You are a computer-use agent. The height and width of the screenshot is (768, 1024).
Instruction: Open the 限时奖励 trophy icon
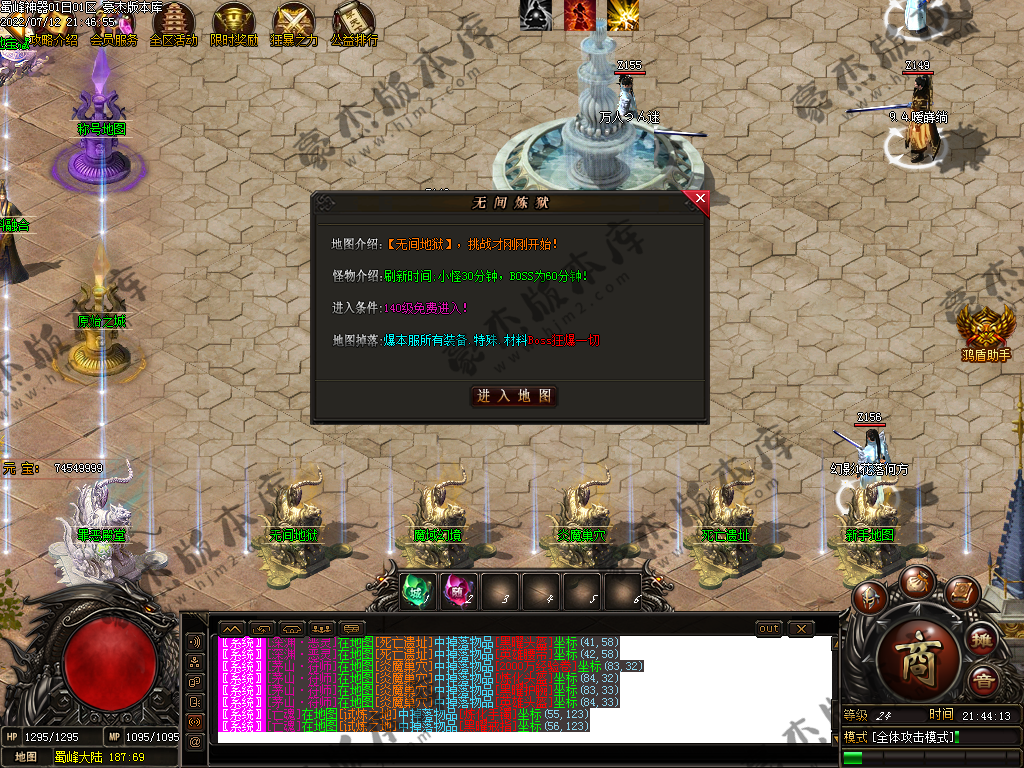(234, 25)
